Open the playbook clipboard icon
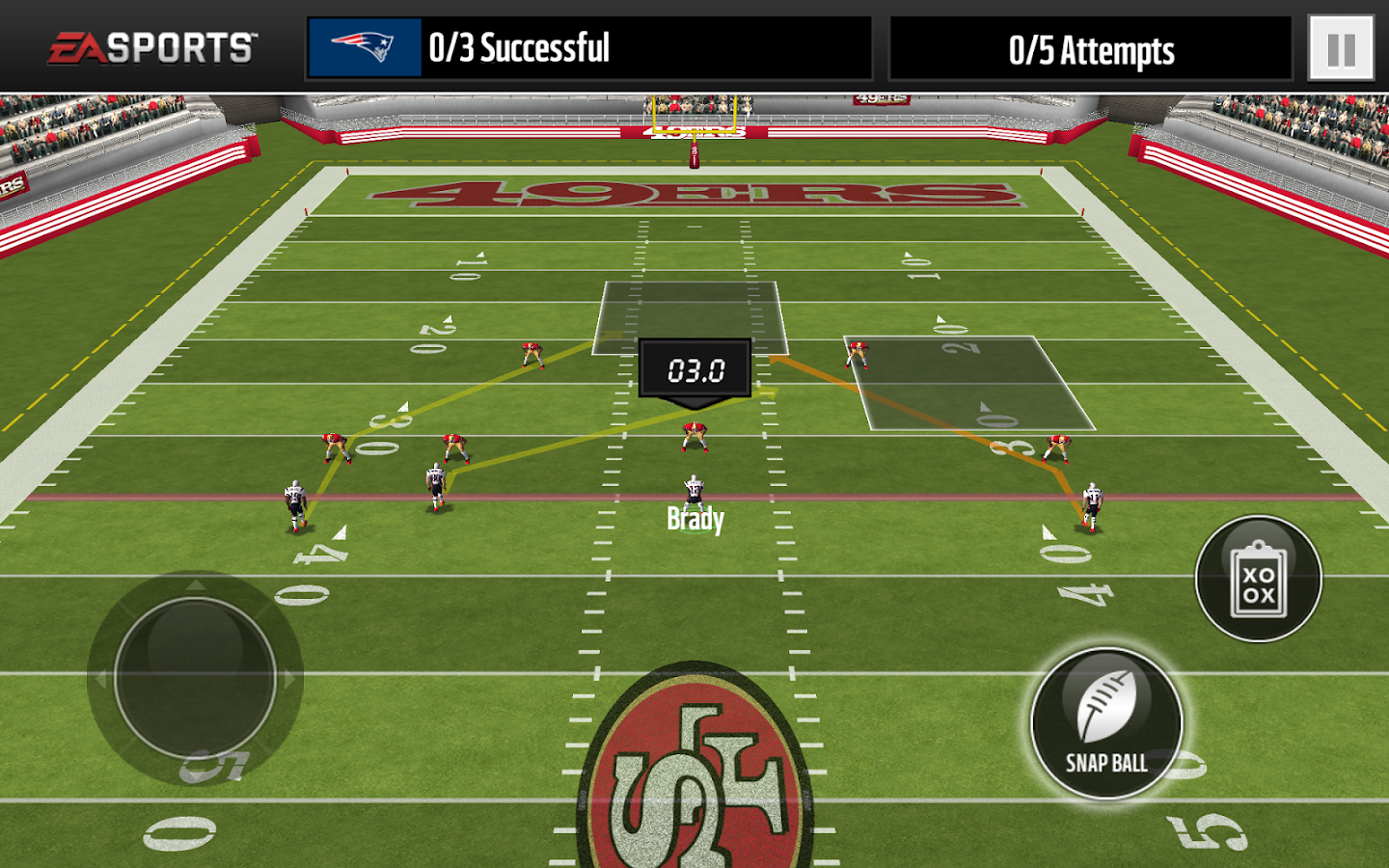Image resolution: width=1389 pixels, height=868 pixels. tap(1258, 579)
